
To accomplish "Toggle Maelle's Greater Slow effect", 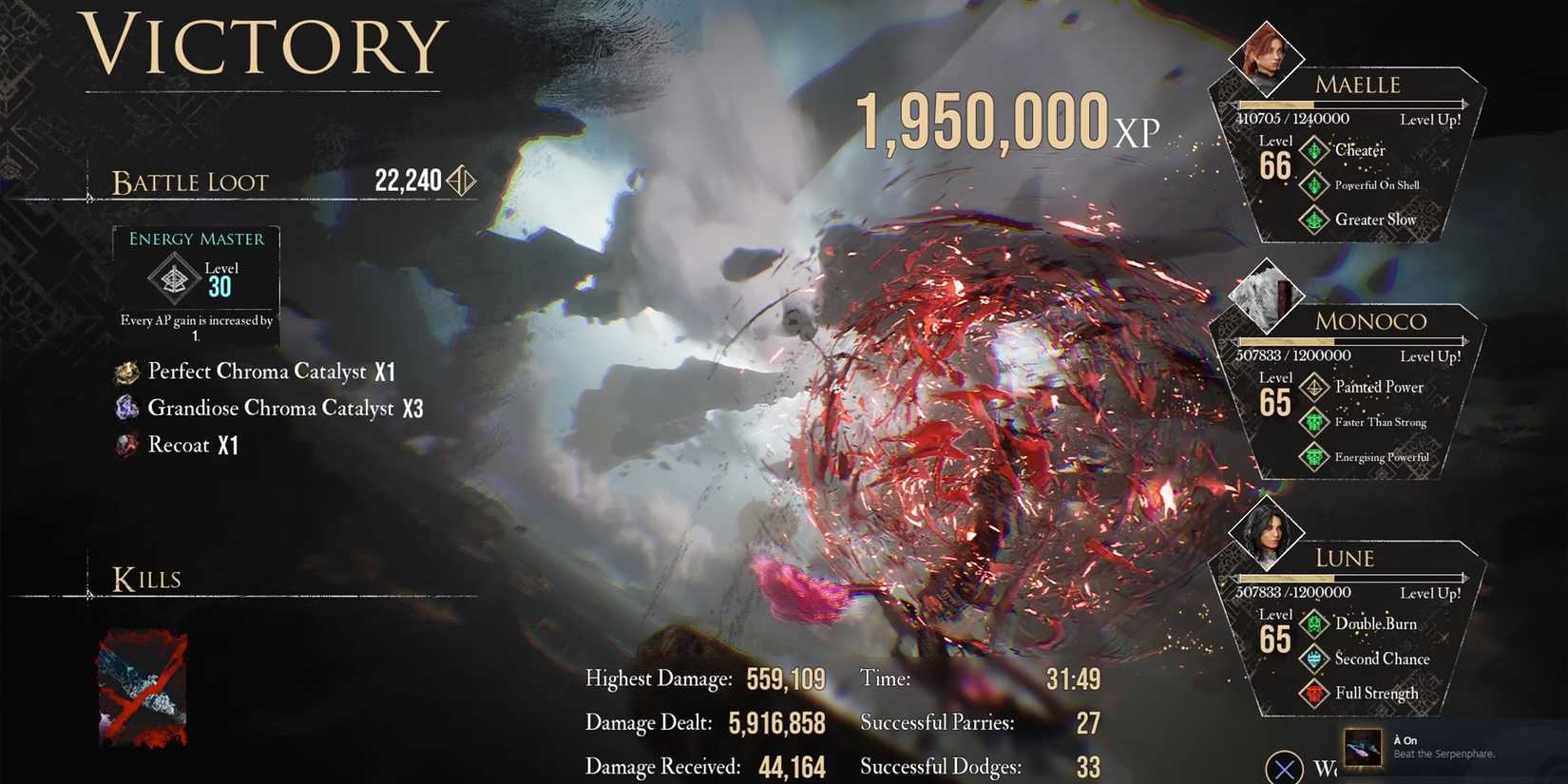I will [x=1315, y=220].
